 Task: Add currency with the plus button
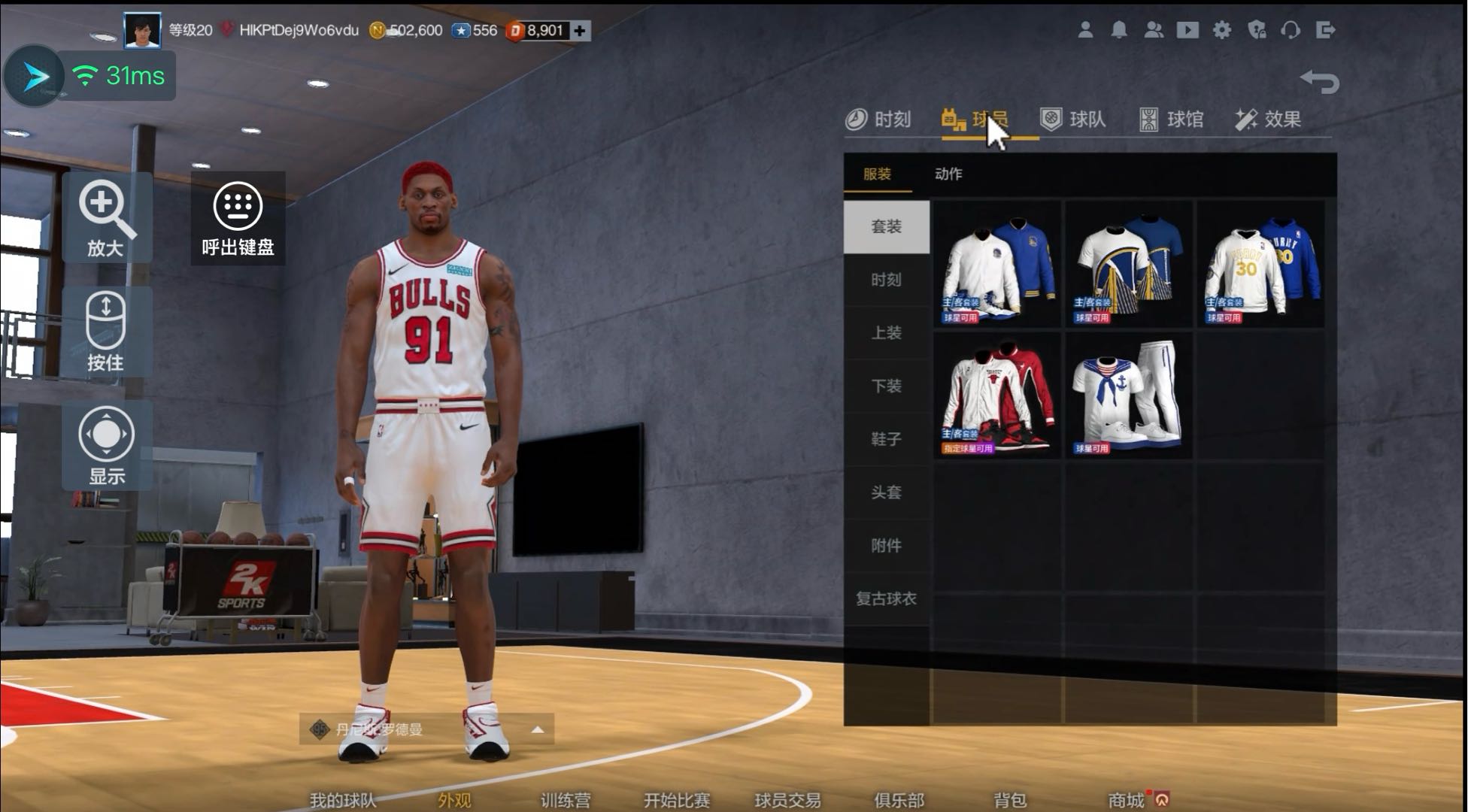580,31
